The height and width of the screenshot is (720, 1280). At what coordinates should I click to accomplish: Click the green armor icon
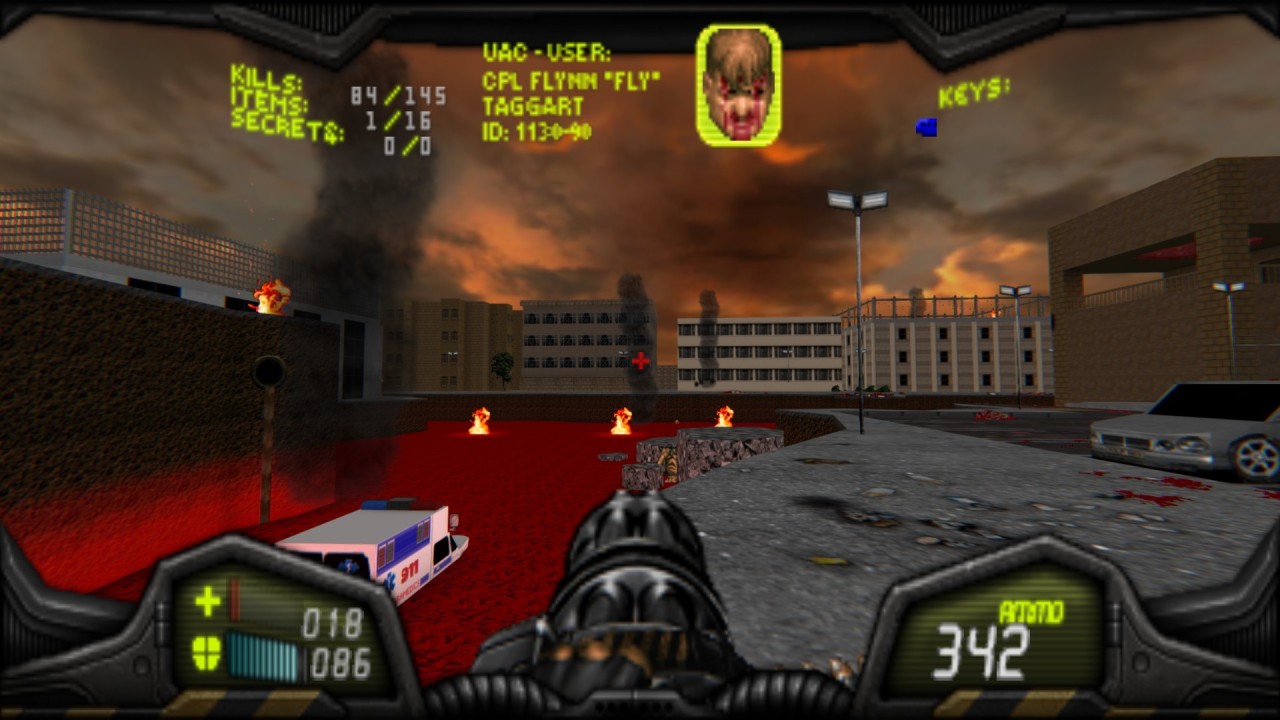click(206, 654)
